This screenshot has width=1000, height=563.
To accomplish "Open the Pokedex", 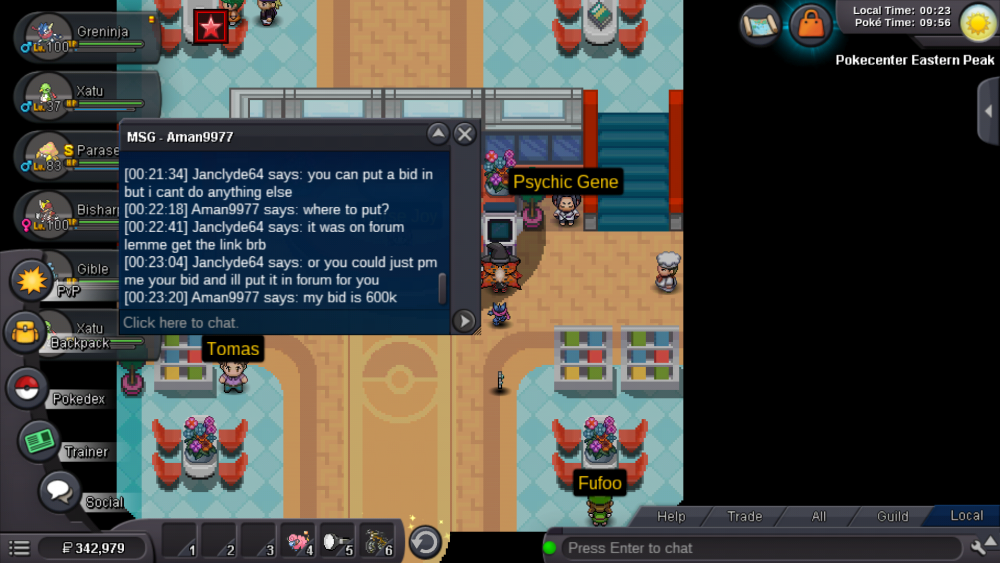I will [29, 388].
